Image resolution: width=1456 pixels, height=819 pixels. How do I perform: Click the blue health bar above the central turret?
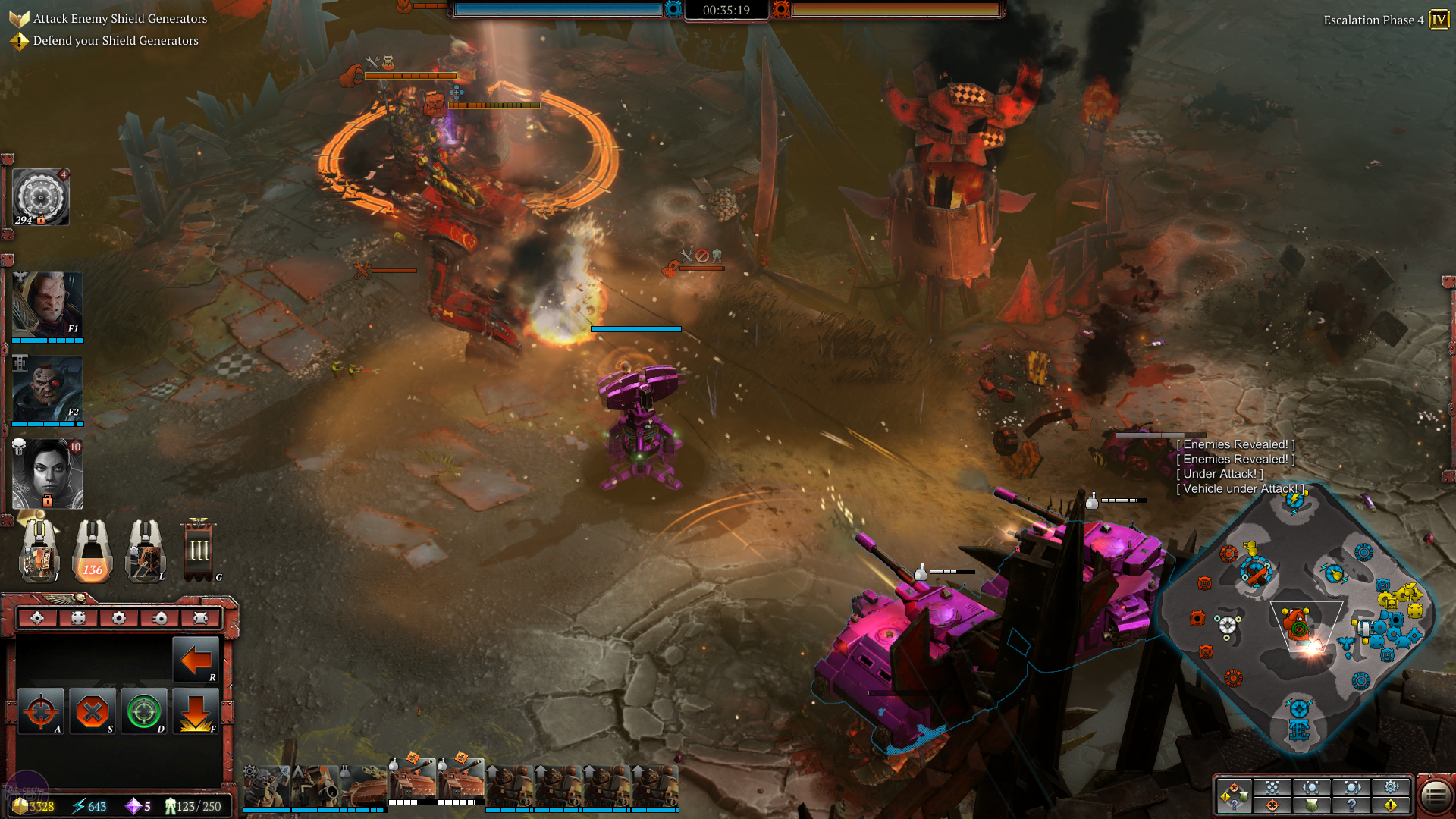tap(636, 329)
